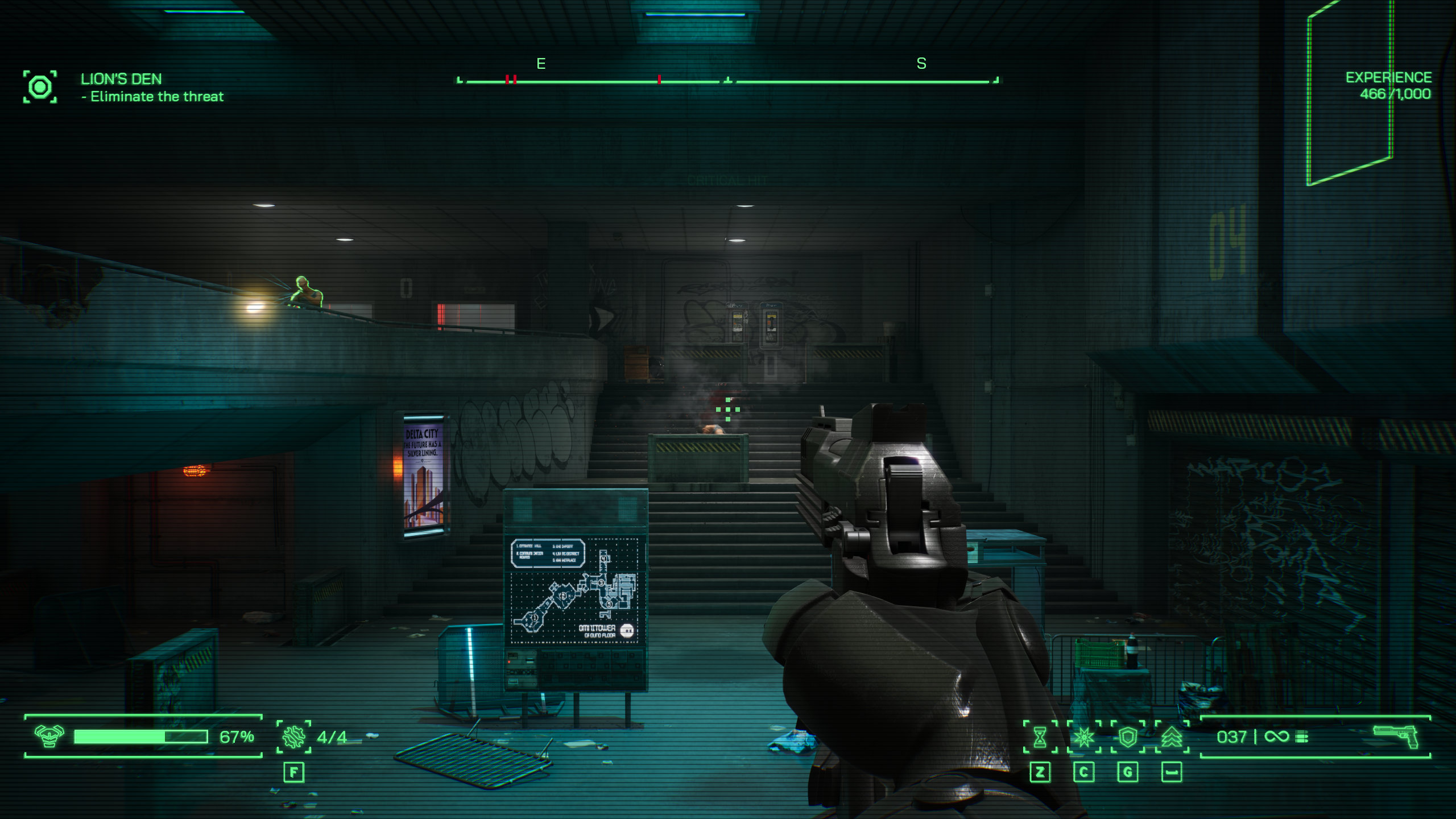The height and width of the screenshot is (819, 1456).
Task: Use the gear-shaped repair charge icon
Action: pos(293,737)
